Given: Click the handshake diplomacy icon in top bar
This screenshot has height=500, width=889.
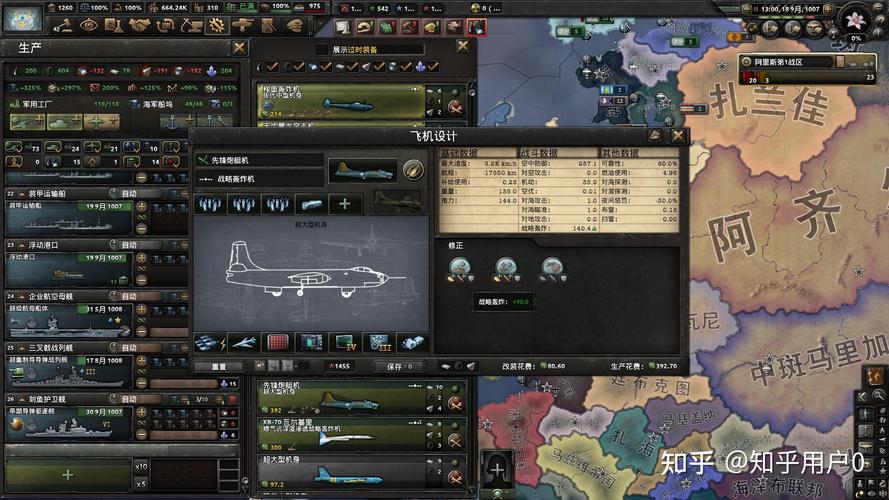Looking at the screenshot, I should tap(139, 26).
